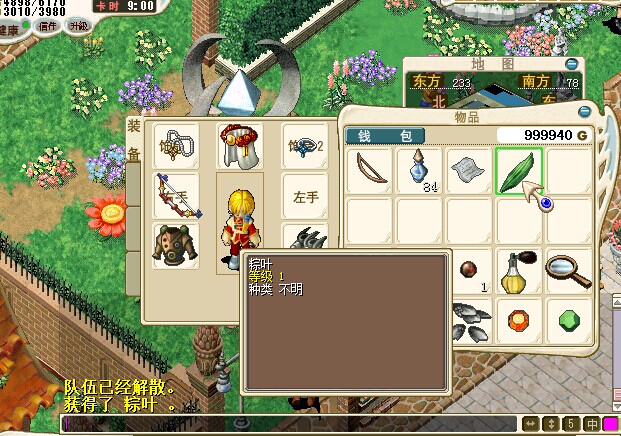The image size is (621, 436).
Task: Select the small red orb item
Action: 467,268
